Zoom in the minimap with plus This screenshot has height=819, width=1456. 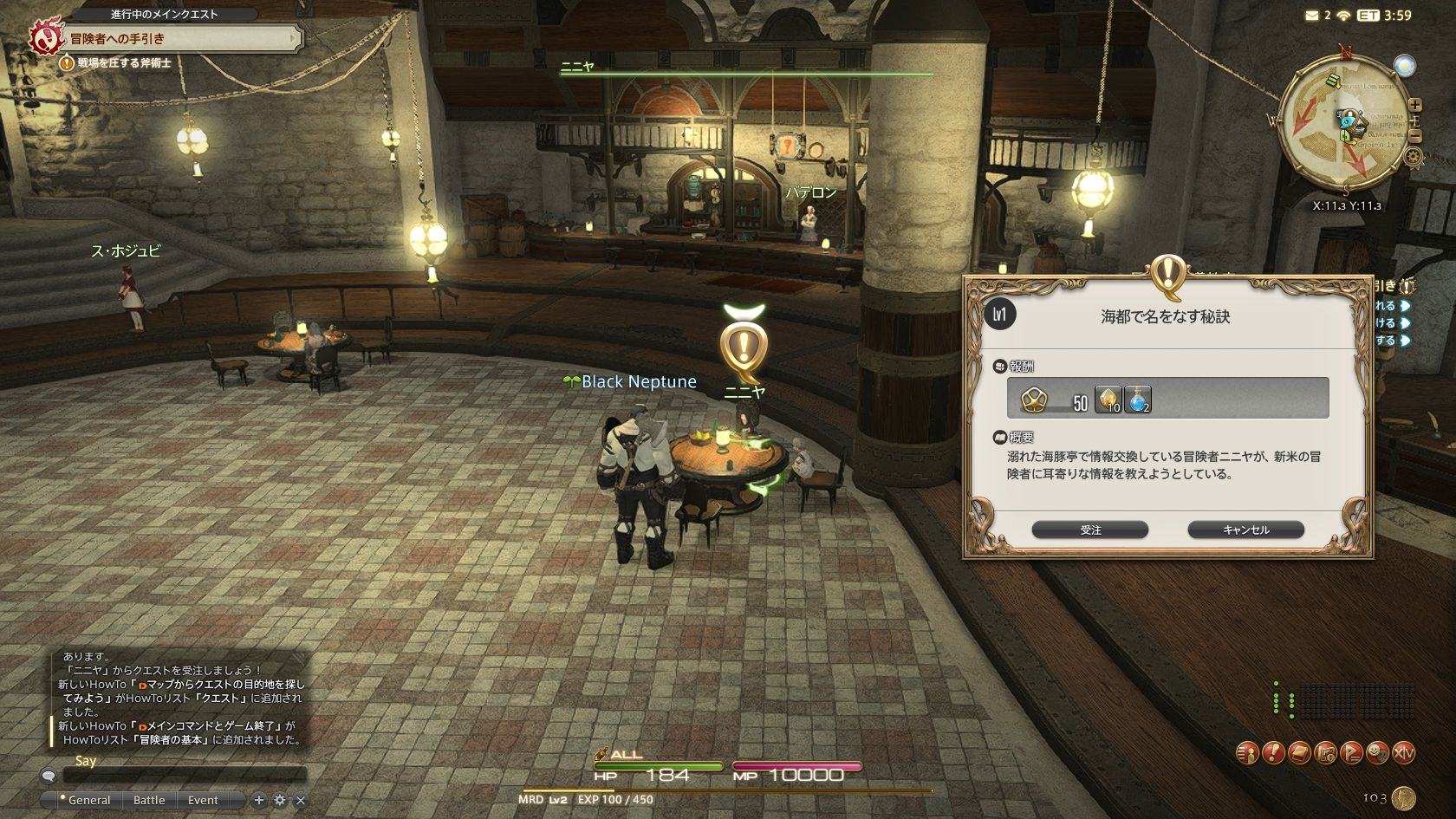click(1416, 104)
